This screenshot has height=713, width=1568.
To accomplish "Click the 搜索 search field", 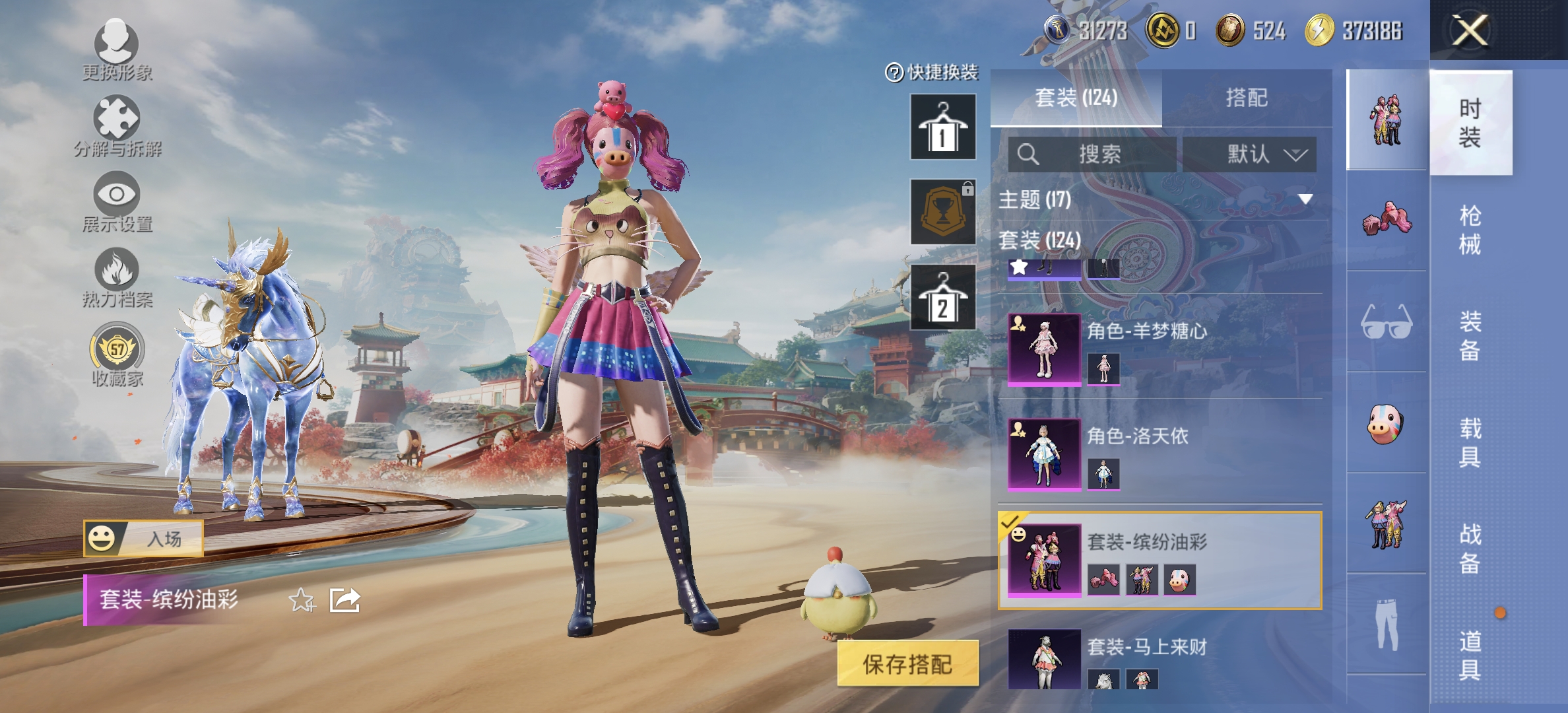I will click(x=1092, y=154).
